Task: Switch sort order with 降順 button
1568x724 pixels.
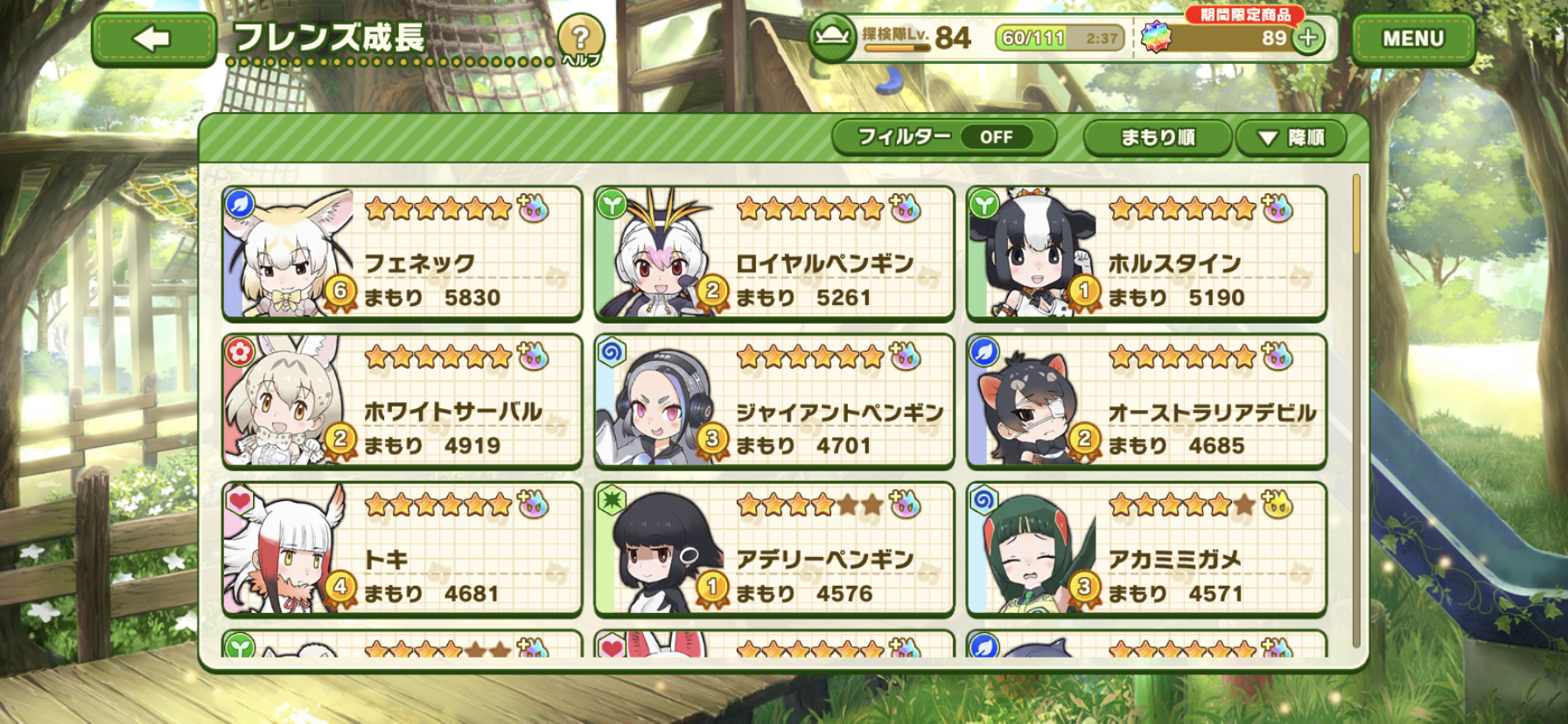Action: pos(1291,137)
